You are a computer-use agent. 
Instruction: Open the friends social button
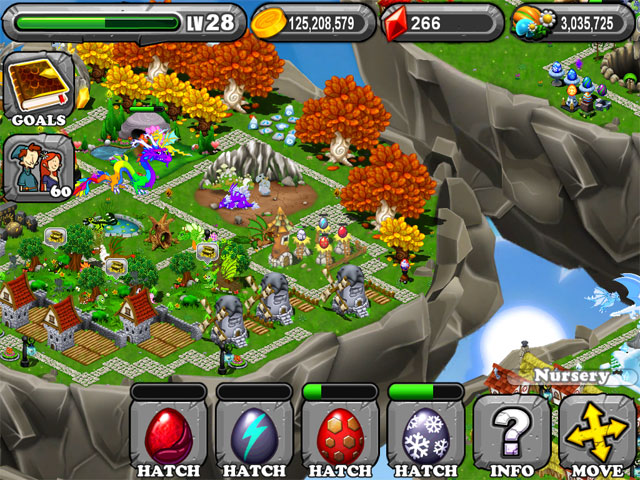(x=38, y=166)
